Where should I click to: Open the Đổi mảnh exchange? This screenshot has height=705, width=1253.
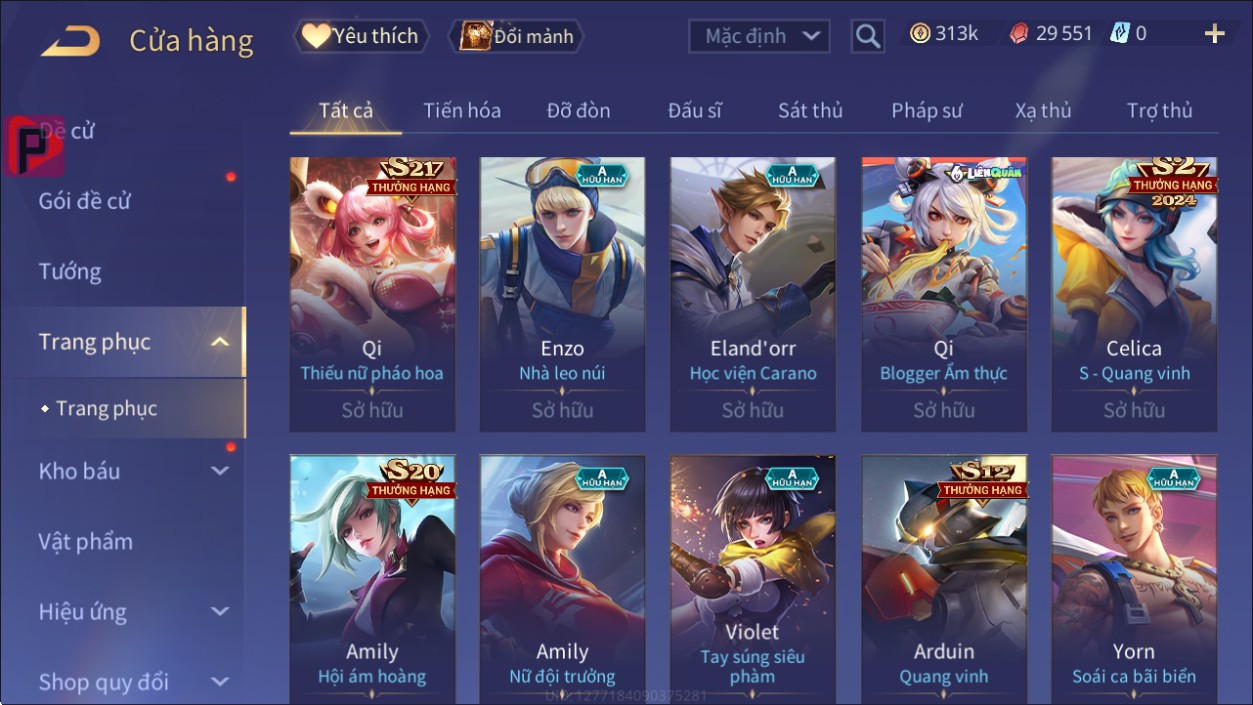(517, 37)
